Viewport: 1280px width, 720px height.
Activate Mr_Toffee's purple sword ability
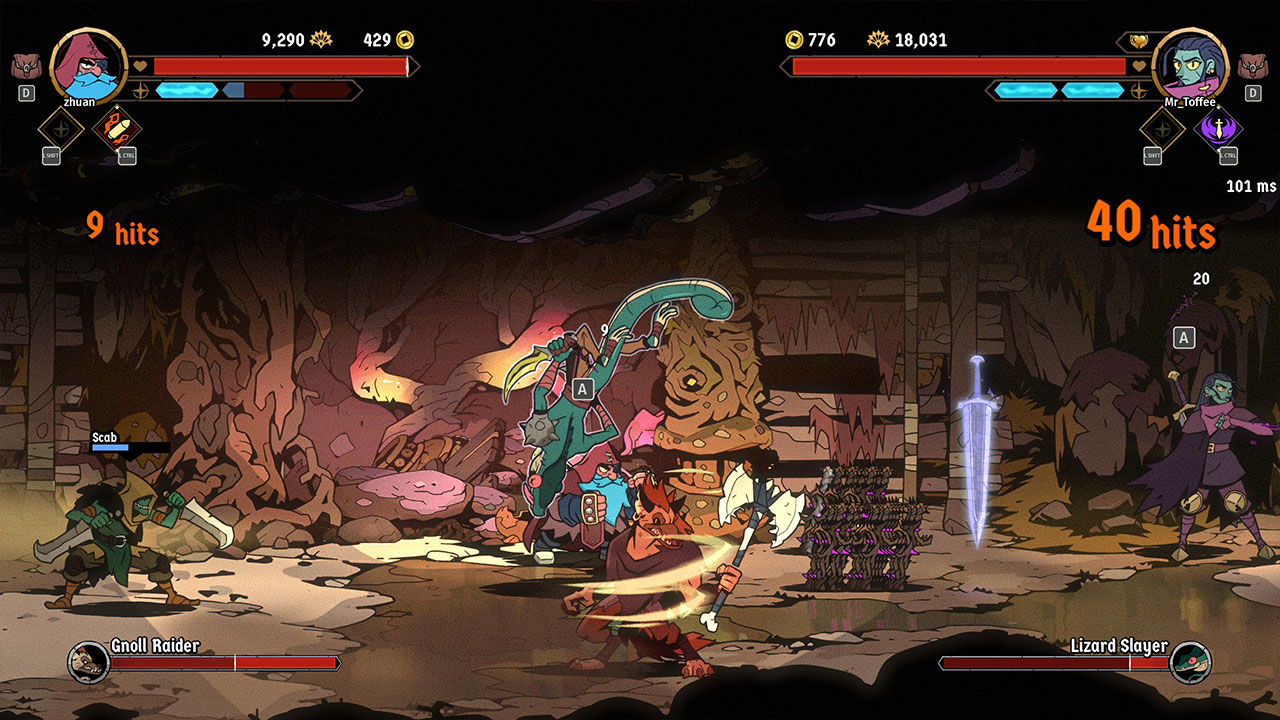click(x=1219, y=129)
